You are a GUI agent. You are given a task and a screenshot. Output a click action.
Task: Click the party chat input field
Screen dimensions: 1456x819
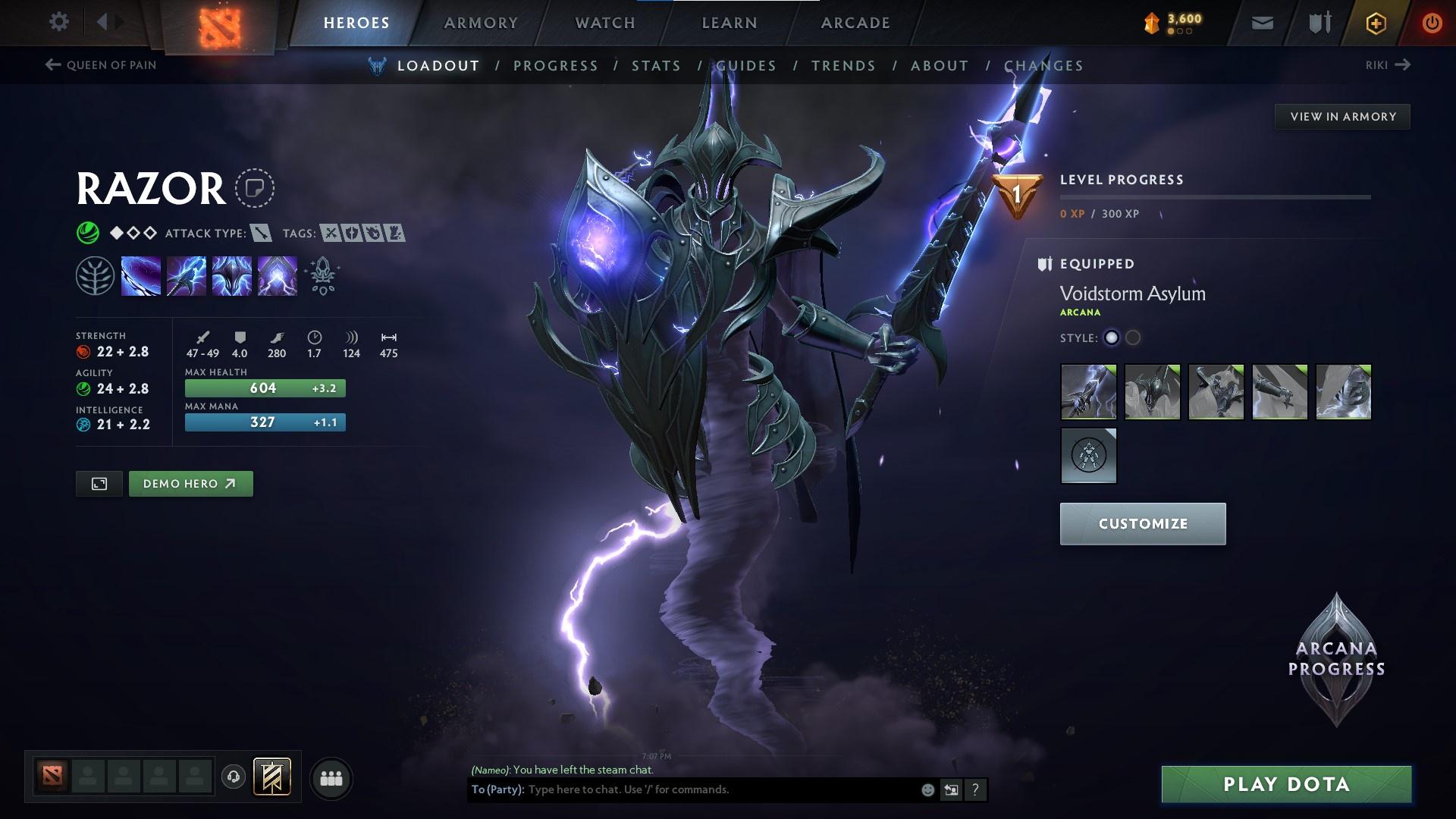720,789
